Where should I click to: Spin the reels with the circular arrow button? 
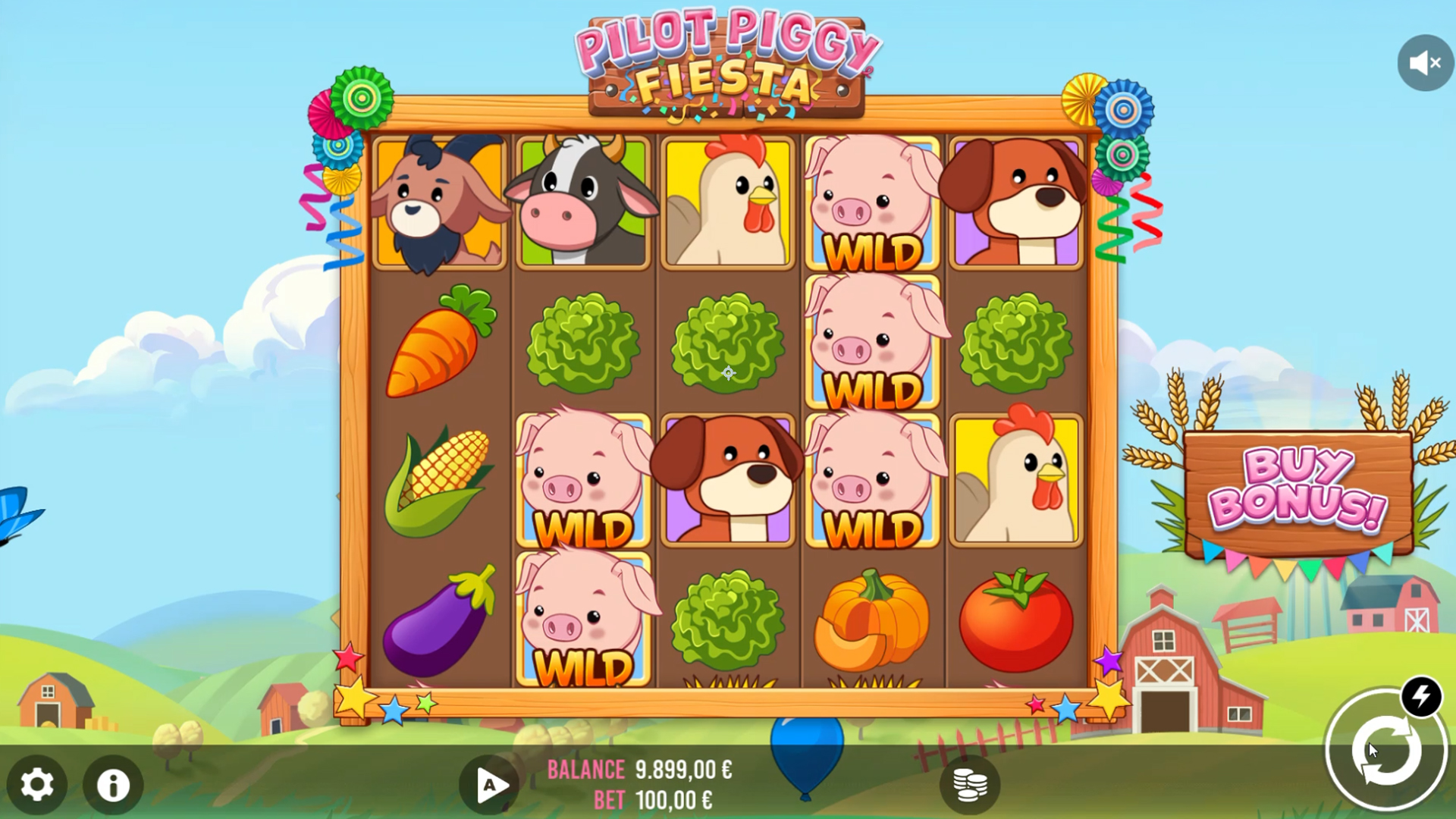(x=1385, y=751)
